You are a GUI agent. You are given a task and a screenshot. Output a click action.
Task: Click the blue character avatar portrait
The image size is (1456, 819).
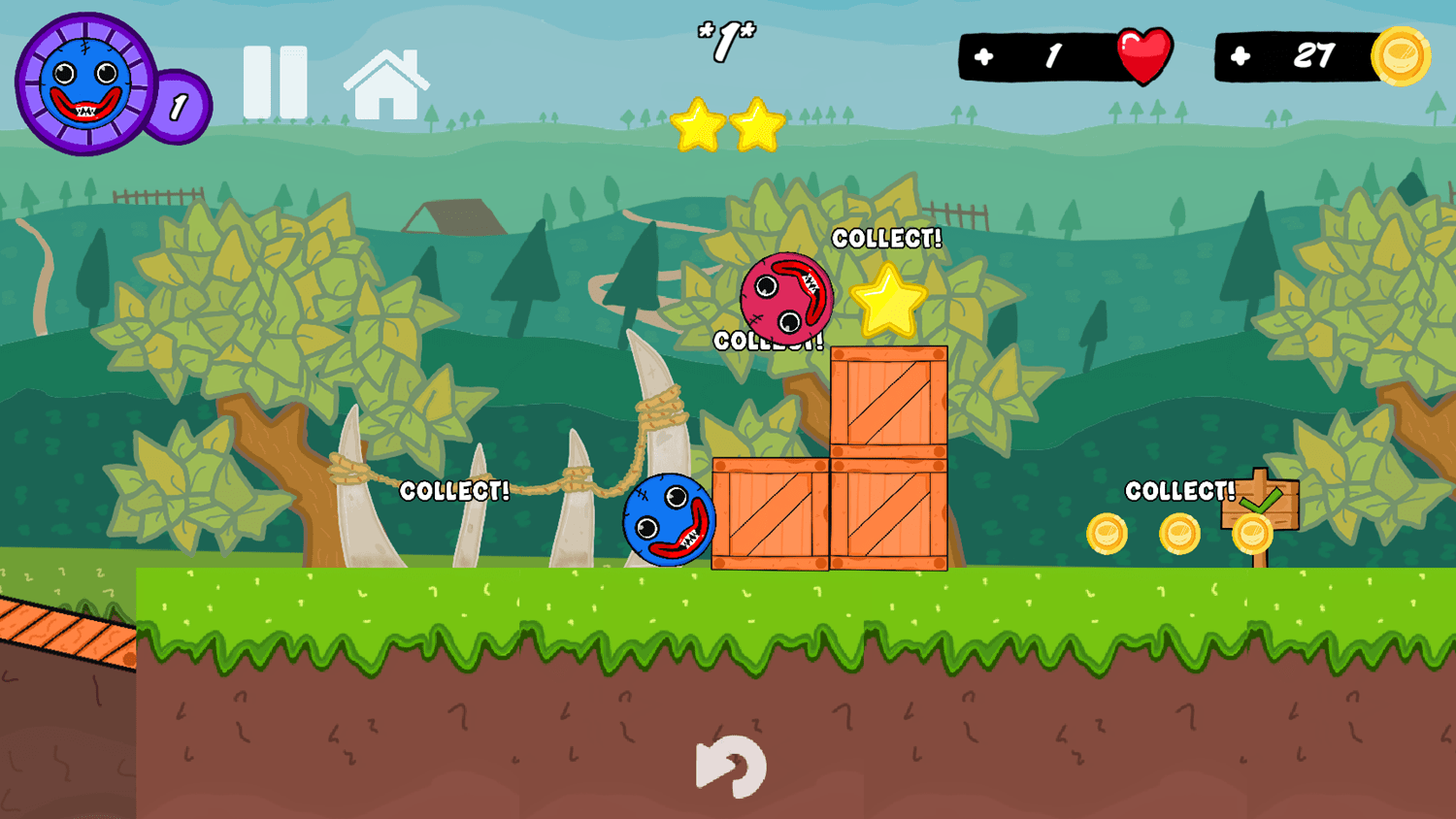click(87, 80)
